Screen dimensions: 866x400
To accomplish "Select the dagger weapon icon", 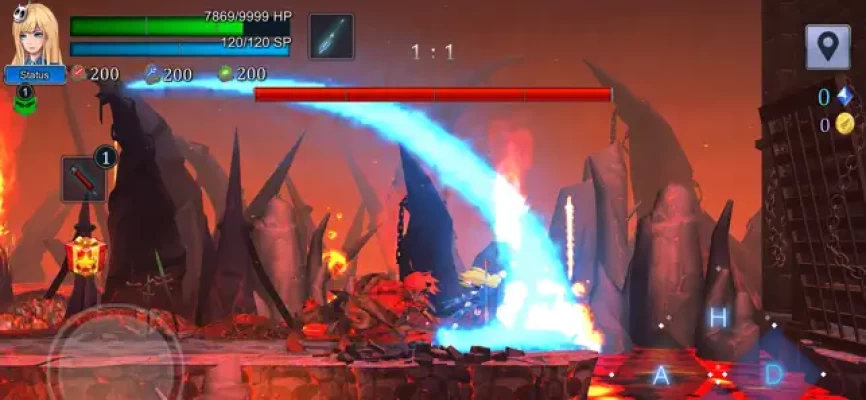I will coord(331,36).
